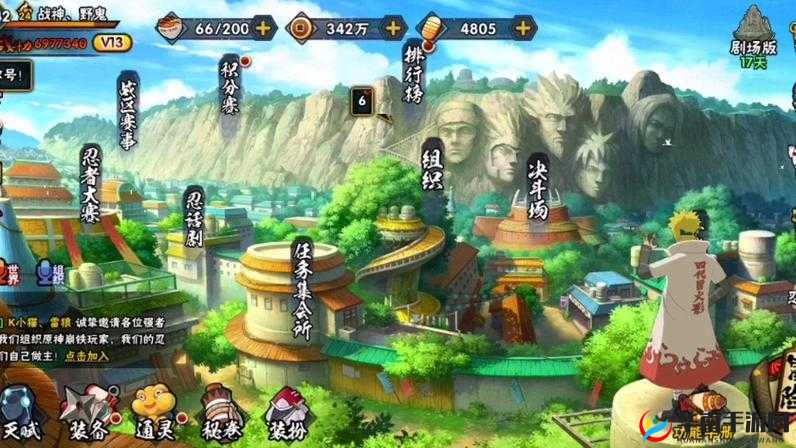Open the 装扮 costume menu
Viewport: 796px width, 448px height.
coord(285,414)
